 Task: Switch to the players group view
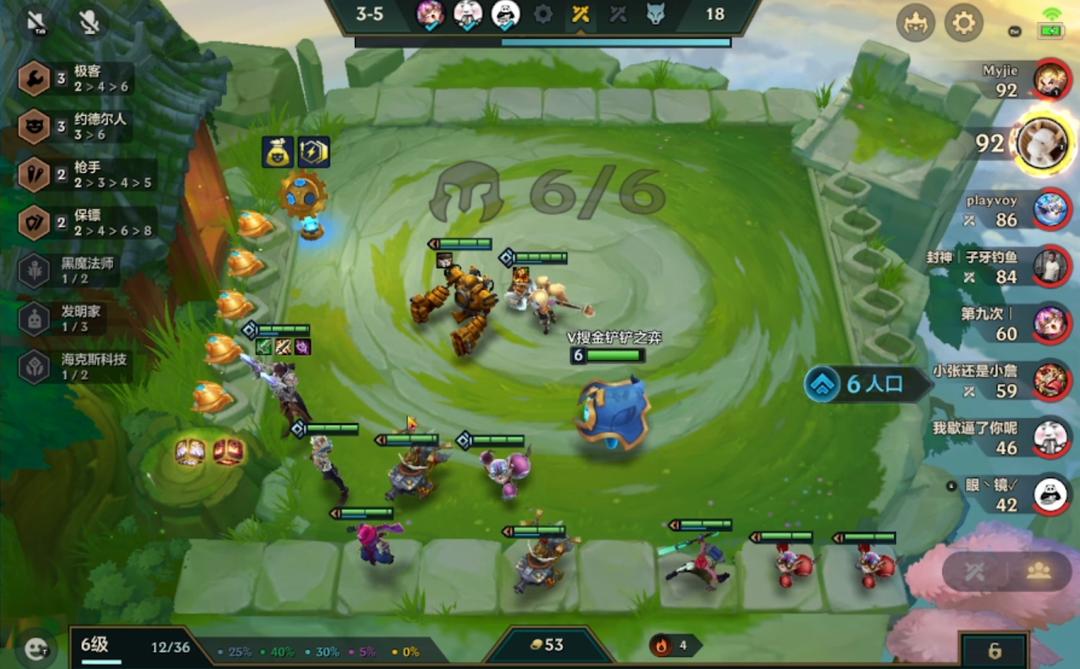(x=1037, y=571)
